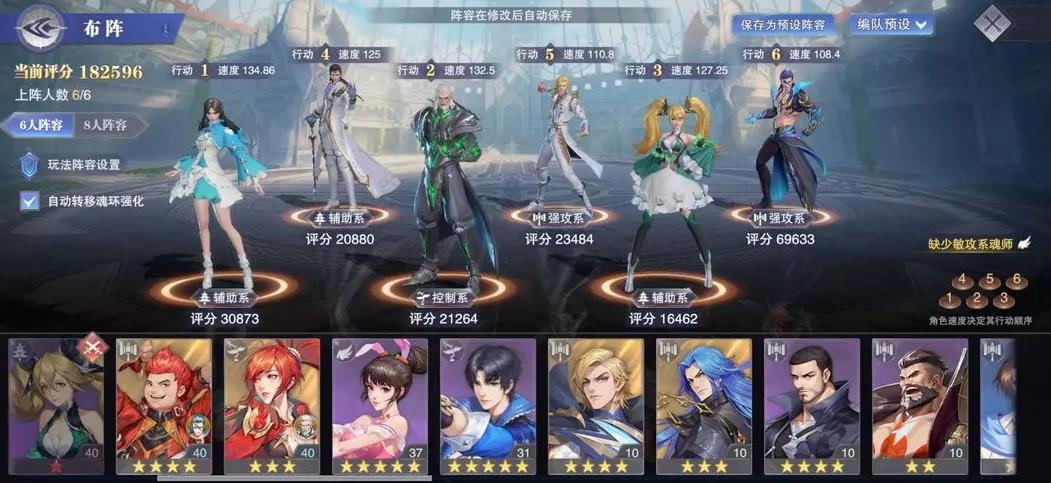Click 保存为预设阵容 to save the lineup
The width and height of the screenshot is (1051, 483).
784,24
